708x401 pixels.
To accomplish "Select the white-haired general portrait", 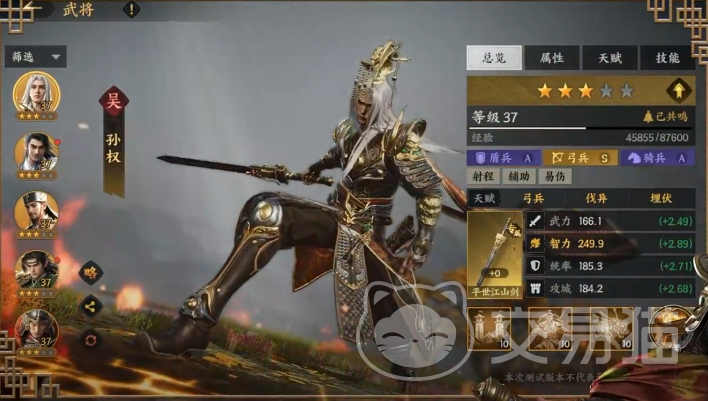I will pos(36,94).
